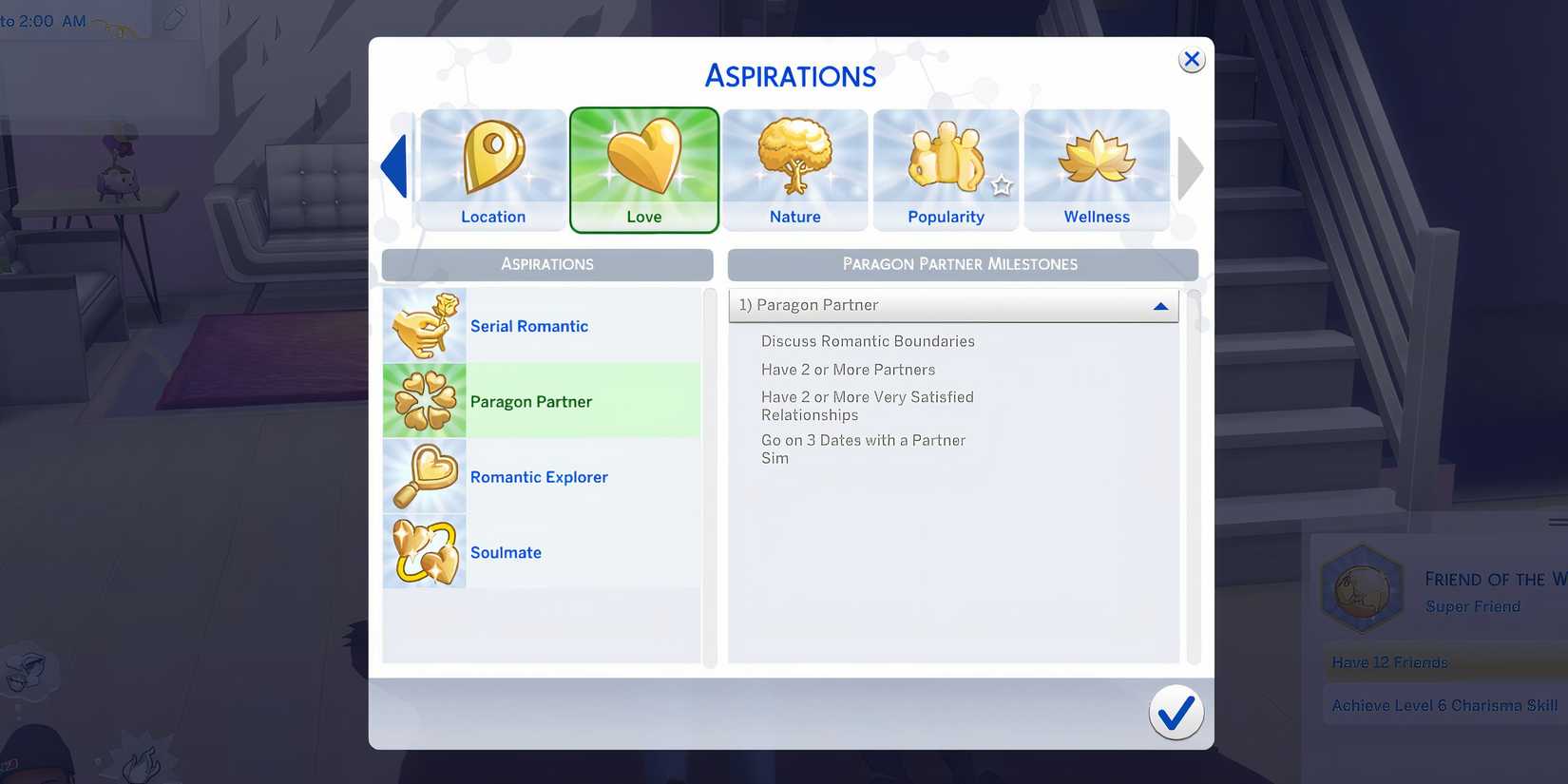This screenshot has width=1568, height=784.
Task: Click the Paragon Partner clover icon
Action: [424, 400]
